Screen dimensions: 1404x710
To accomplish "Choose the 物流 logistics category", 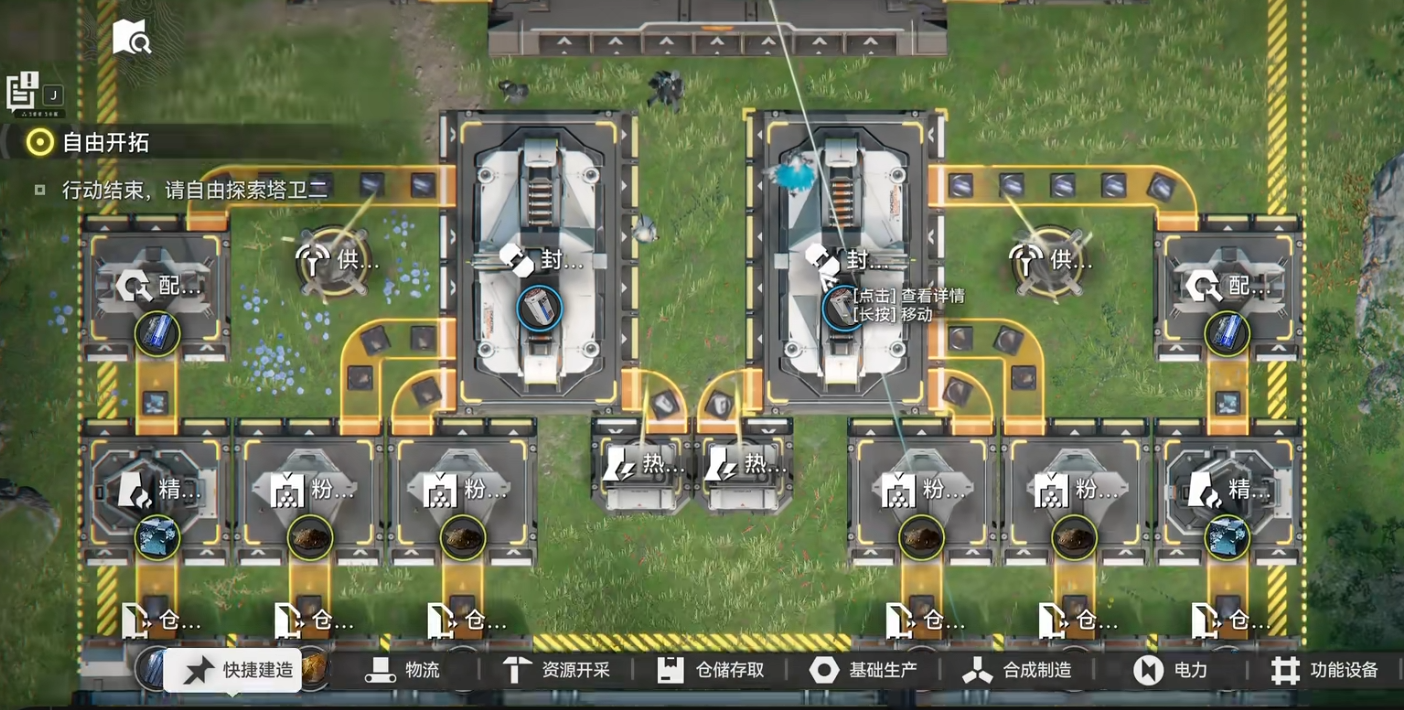I will (403, 670).
